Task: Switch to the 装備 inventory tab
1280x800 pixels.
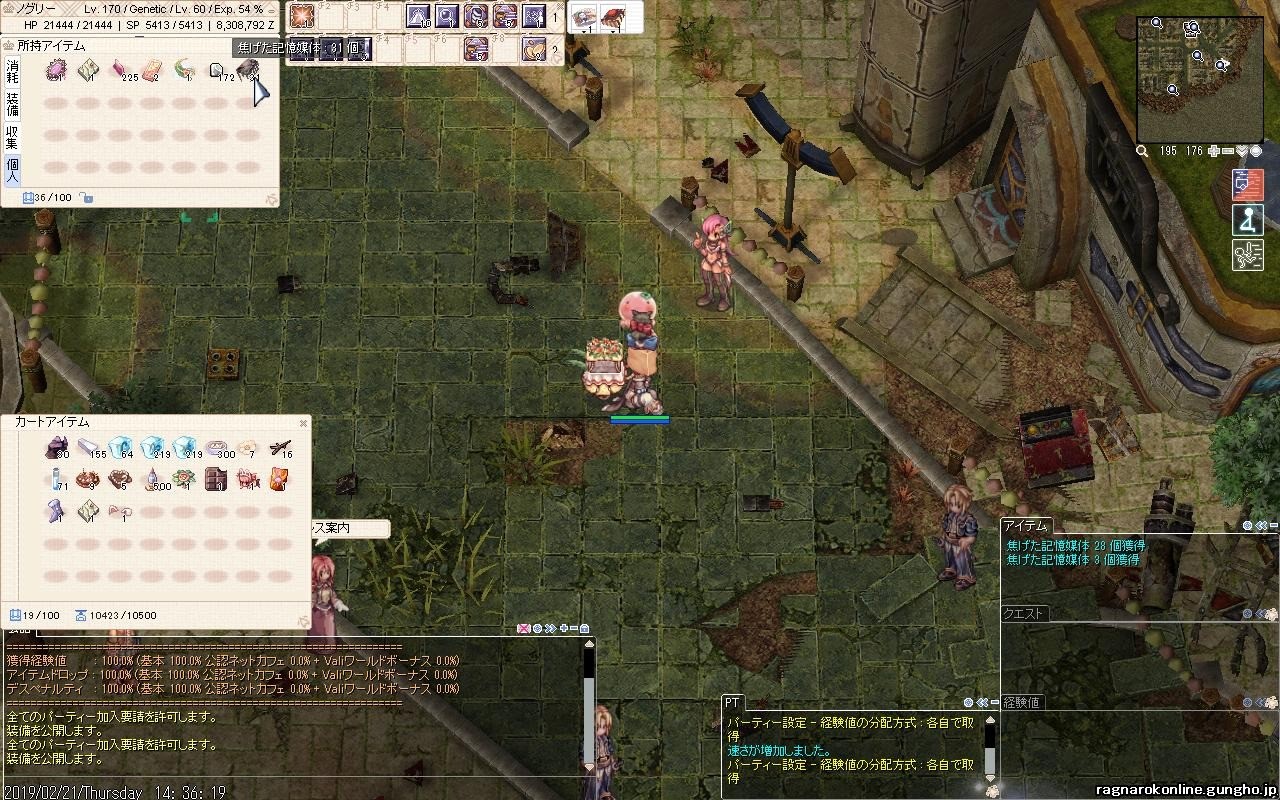Action: click(x=12, y=103)
